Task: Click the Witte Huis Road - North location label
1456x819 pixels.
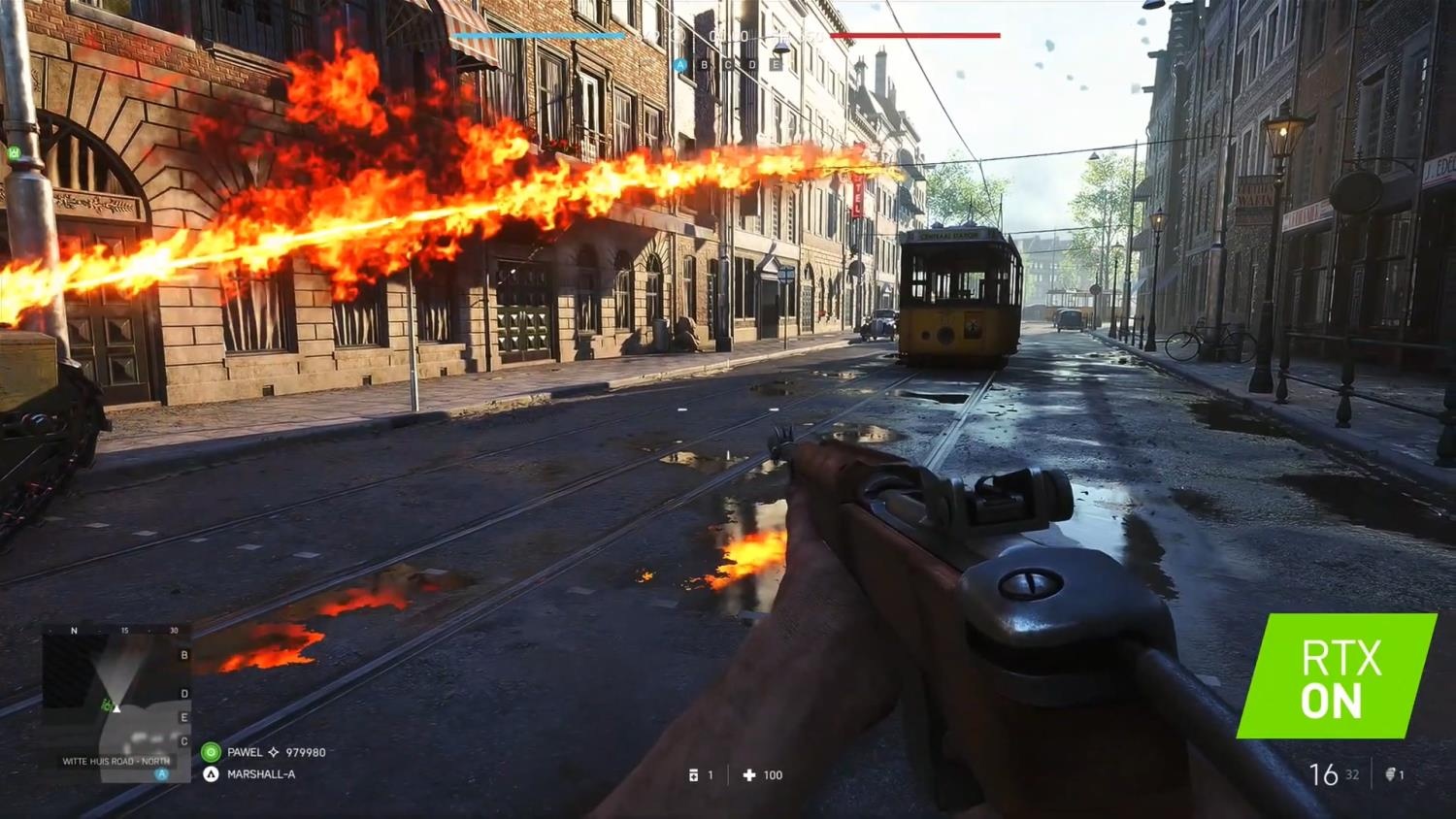Action: point(116,762)
